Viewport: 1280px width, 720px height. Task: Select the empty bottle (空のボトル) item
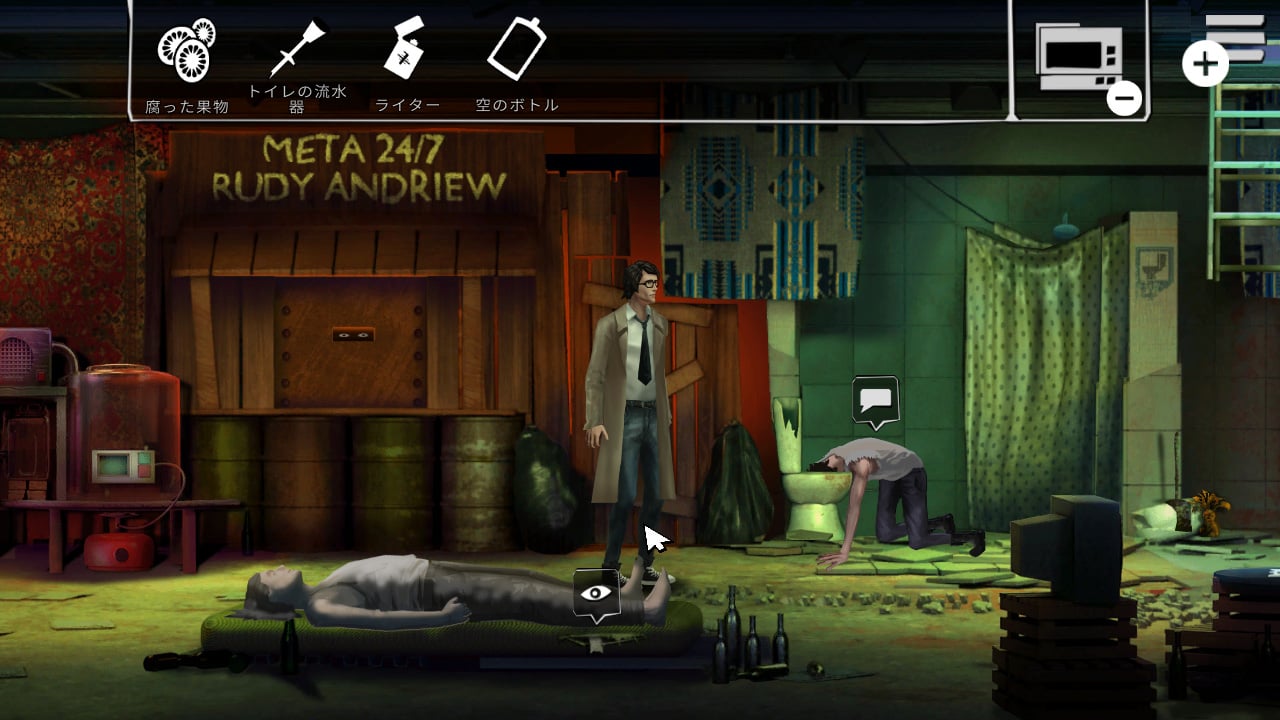516,49
